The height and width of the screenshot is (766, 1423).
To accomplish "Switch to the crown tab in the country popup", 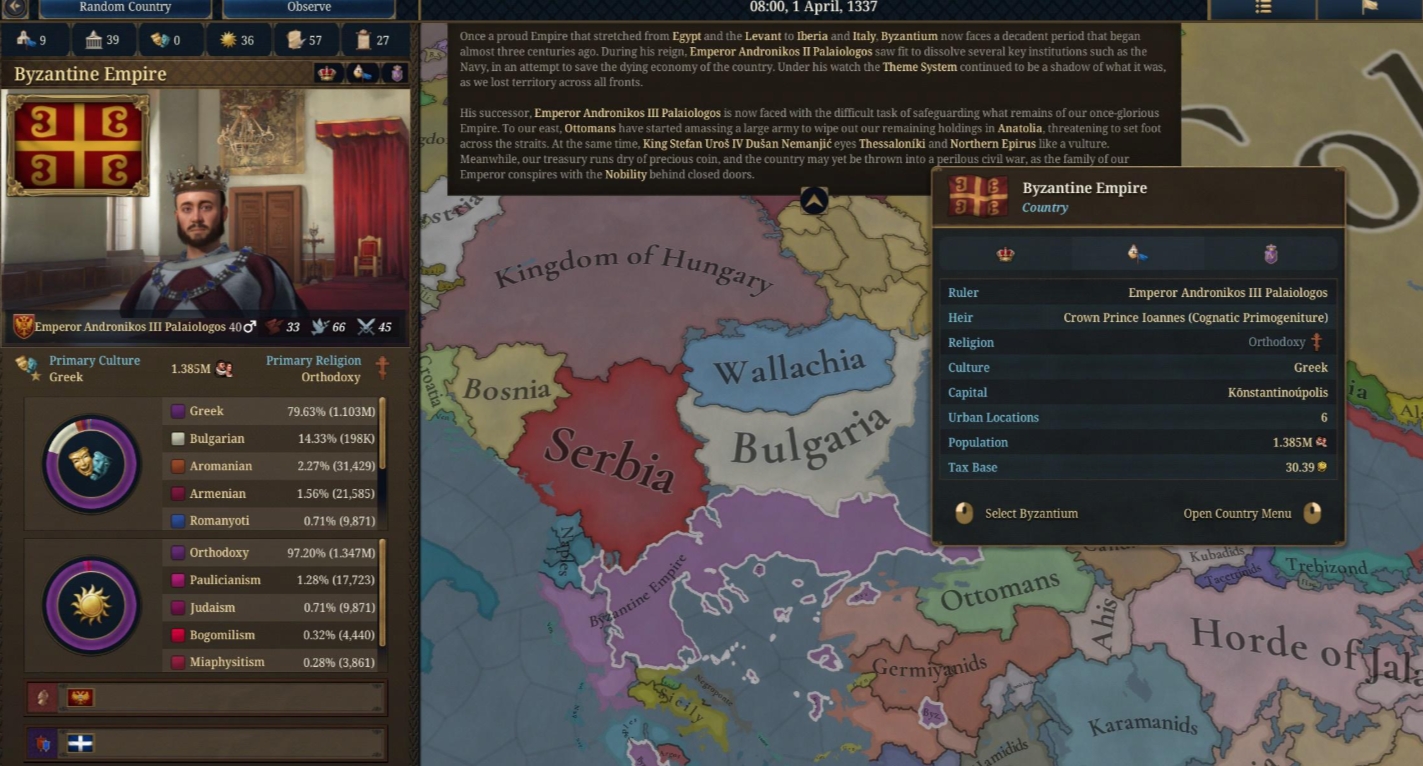I will 1005,254.
